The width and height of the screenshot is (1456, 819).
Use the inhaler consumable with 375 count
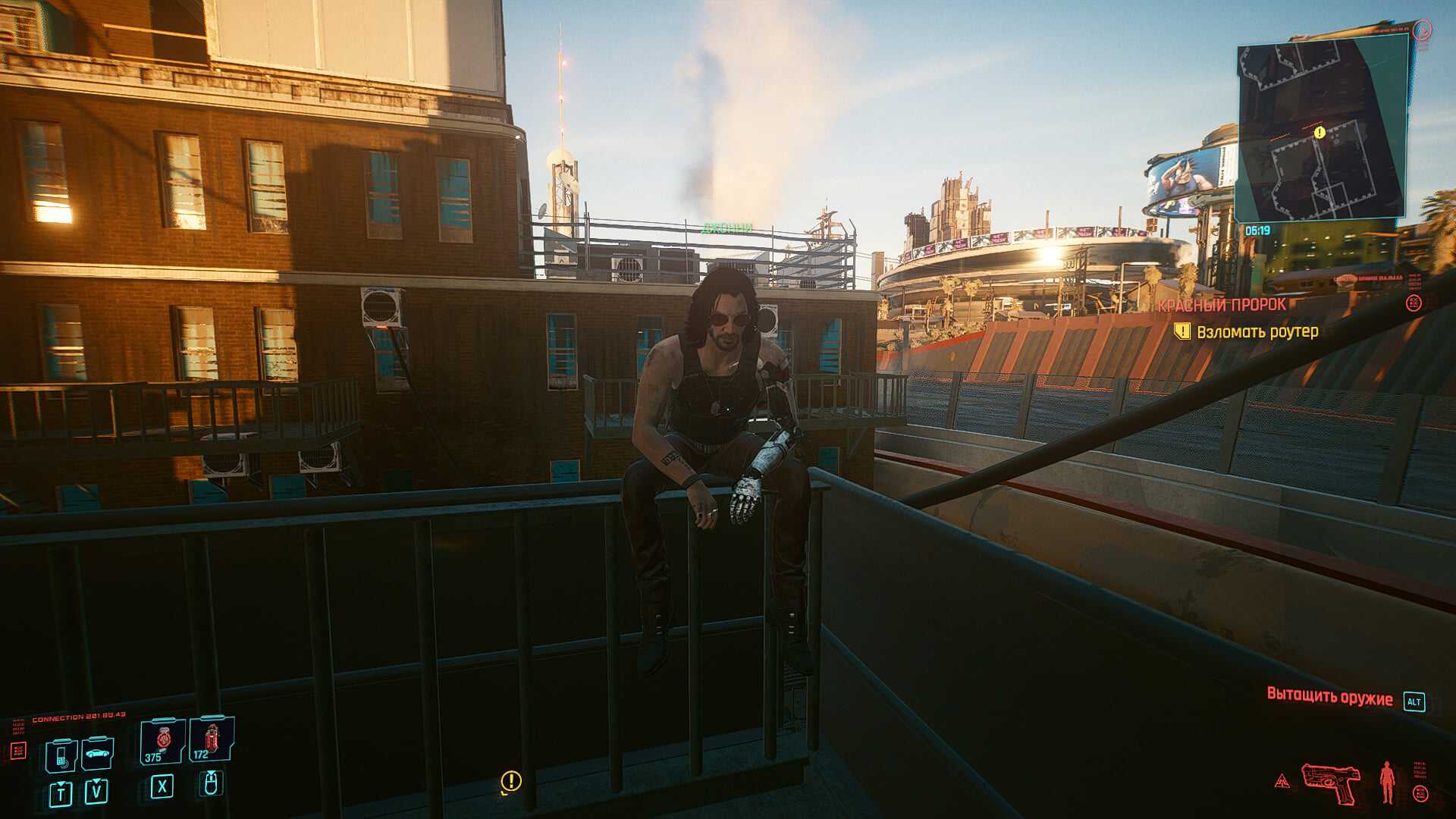[x=162, y=741]
